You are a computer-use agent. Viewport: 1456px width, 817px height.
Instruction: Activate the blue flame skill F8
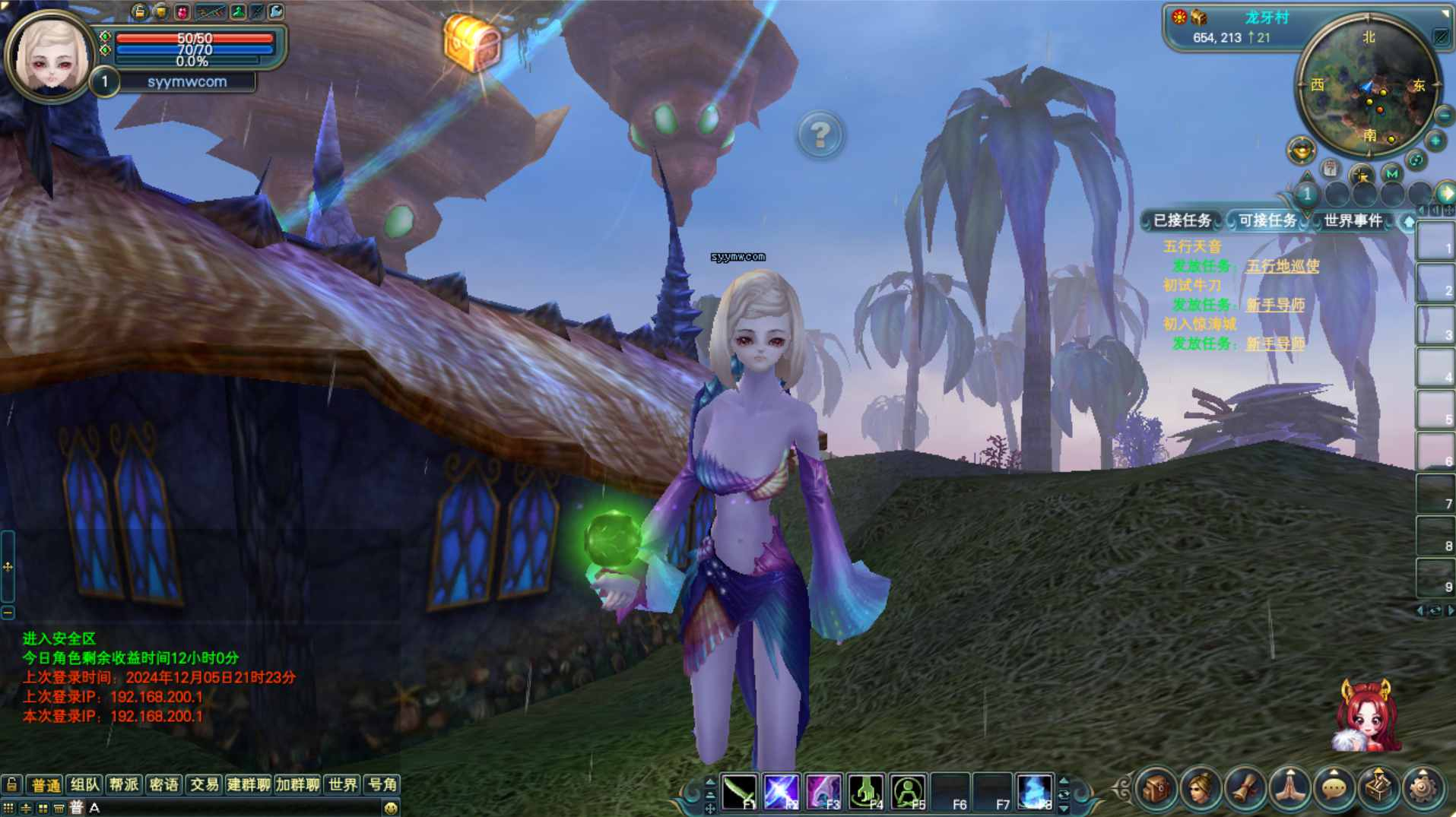click(1034, 792)
